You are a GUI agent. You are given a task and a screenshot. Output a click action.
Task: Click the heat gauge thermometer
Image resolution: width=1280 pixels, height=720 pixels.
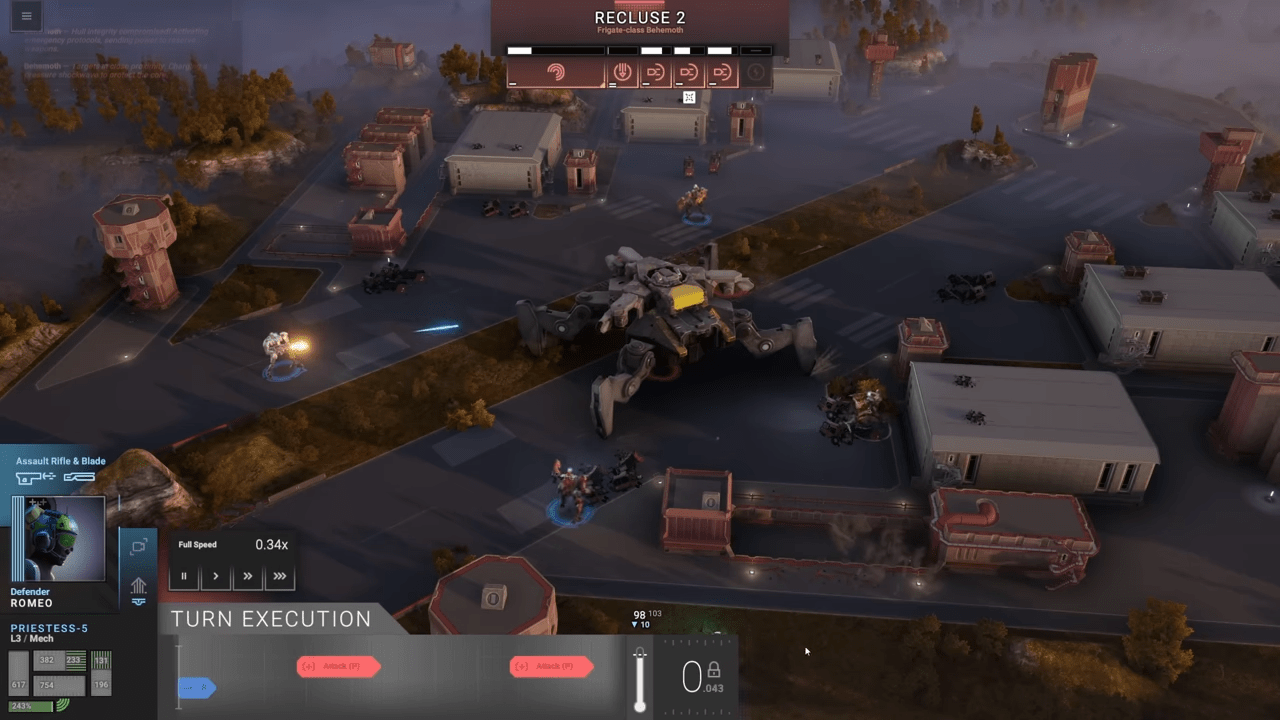click(x=640, y=680)
